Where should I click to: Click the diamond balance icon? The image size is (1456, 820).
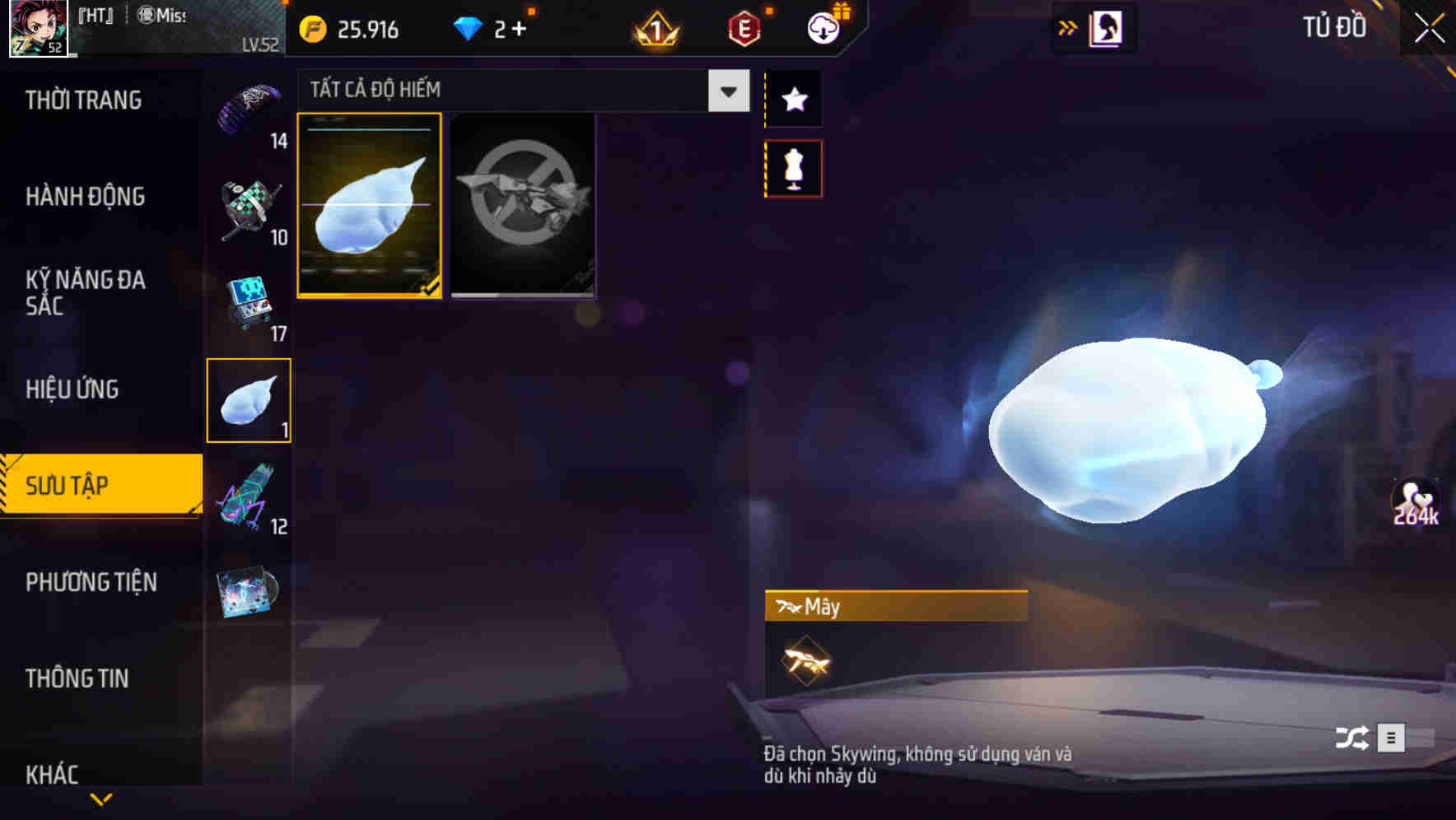pyautogui.click(x=469, y=28)
